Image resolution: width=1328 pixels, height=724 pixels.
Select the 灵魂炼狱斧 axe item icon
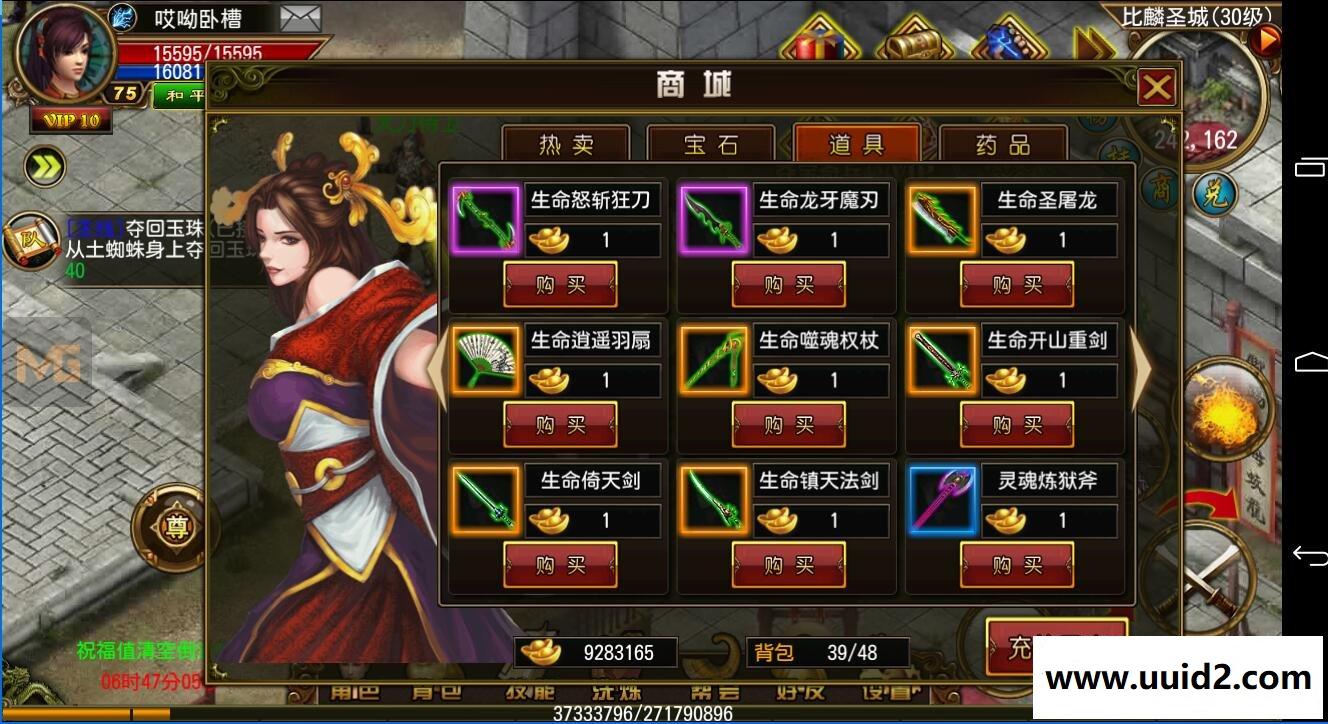(942, 502)
